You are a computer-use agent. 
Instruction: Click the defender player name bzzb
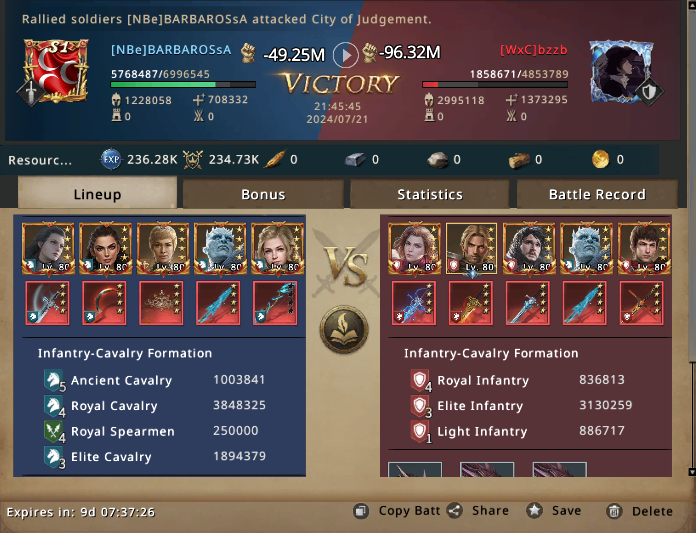(x=525, y=49)
